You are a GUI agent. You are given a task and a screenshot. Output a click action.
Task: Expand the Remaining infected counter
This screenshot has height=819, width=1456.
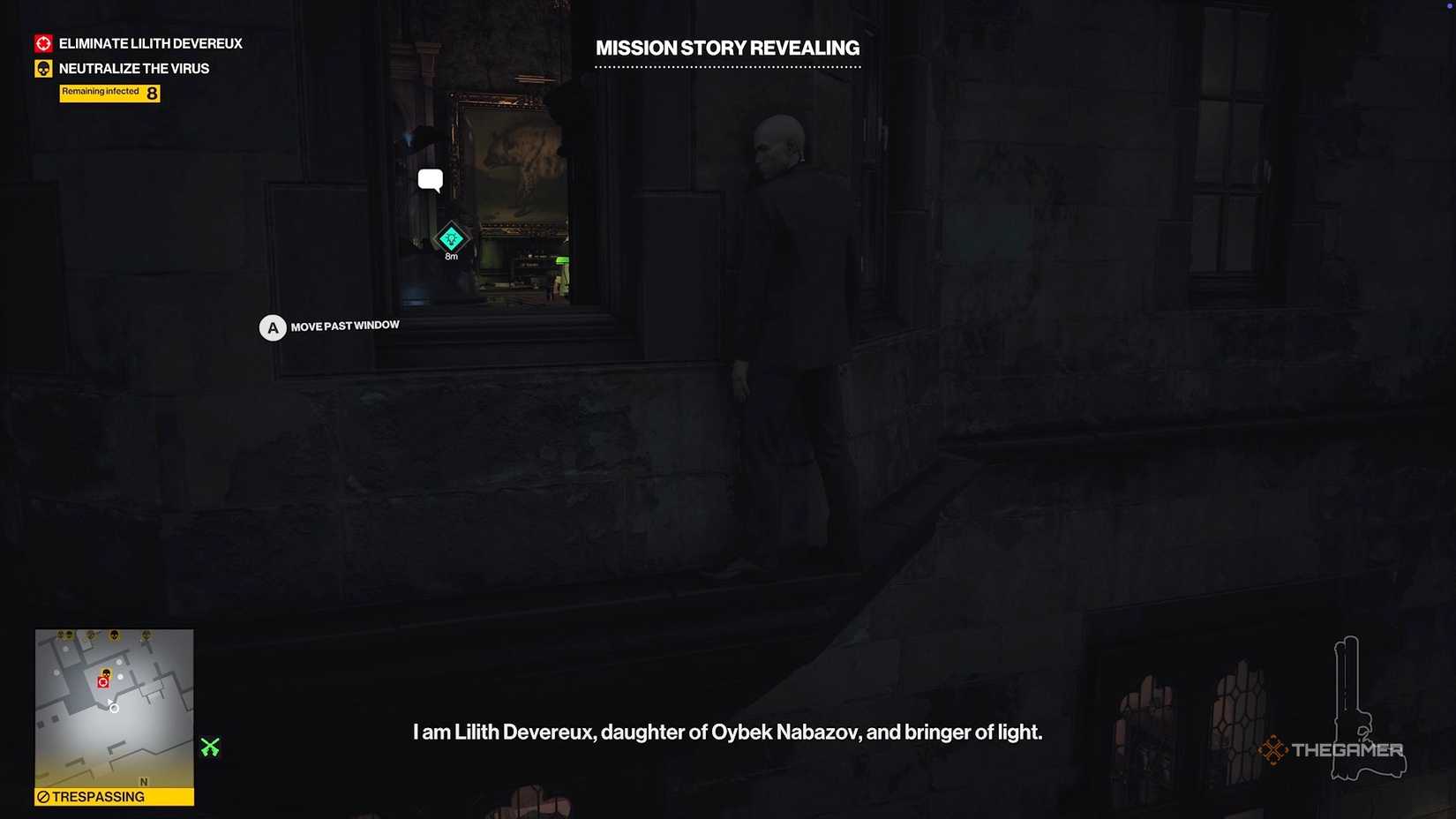109,92
